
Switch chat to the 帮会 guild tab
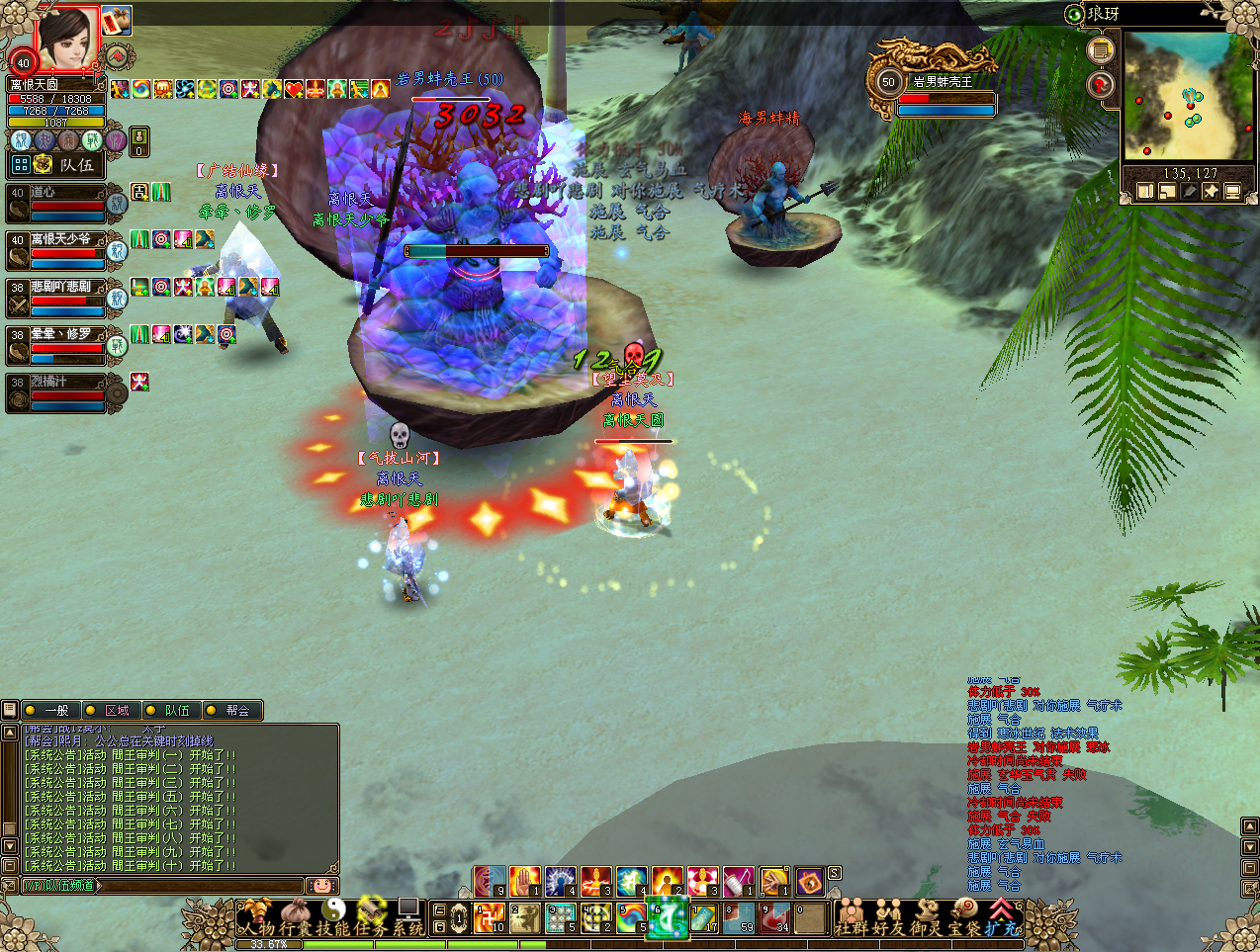coord(232,710)
